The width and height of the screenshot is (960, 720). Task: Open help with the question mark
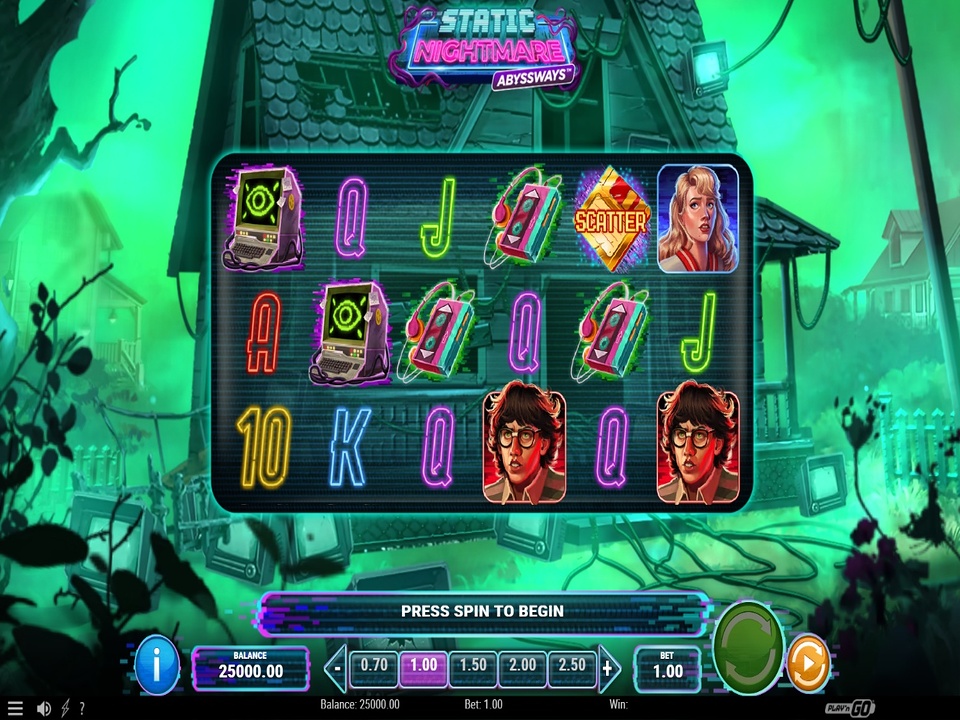(81, 708)
